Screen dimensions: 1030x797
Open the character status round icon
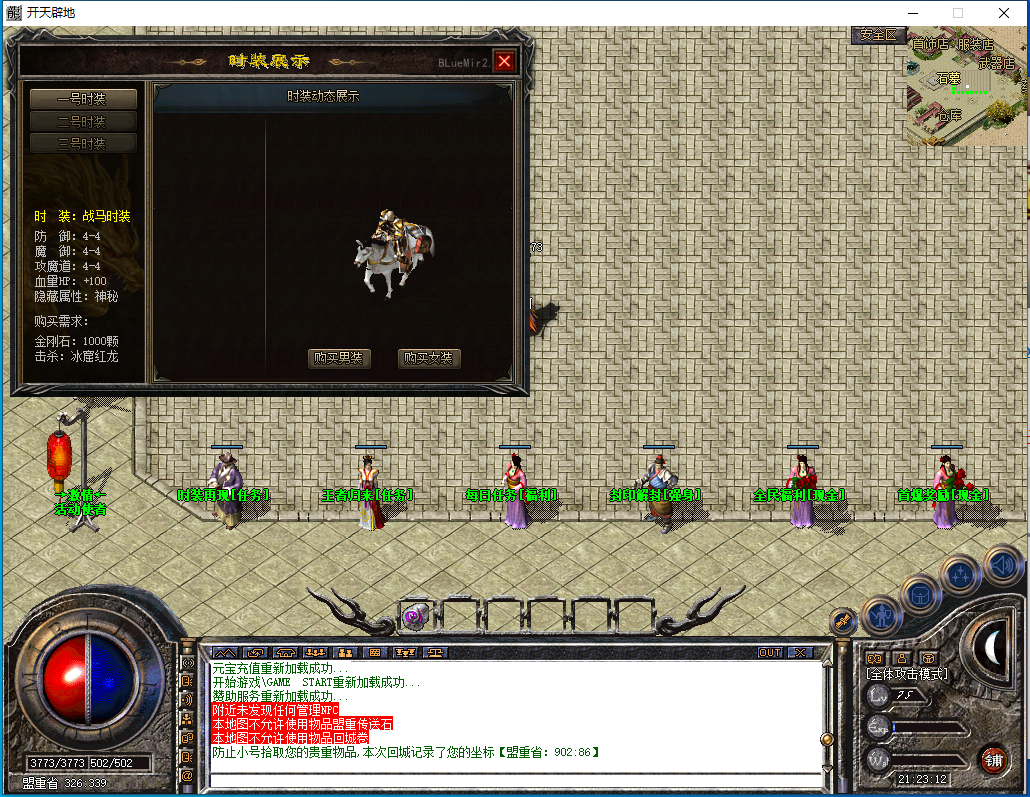881,614
